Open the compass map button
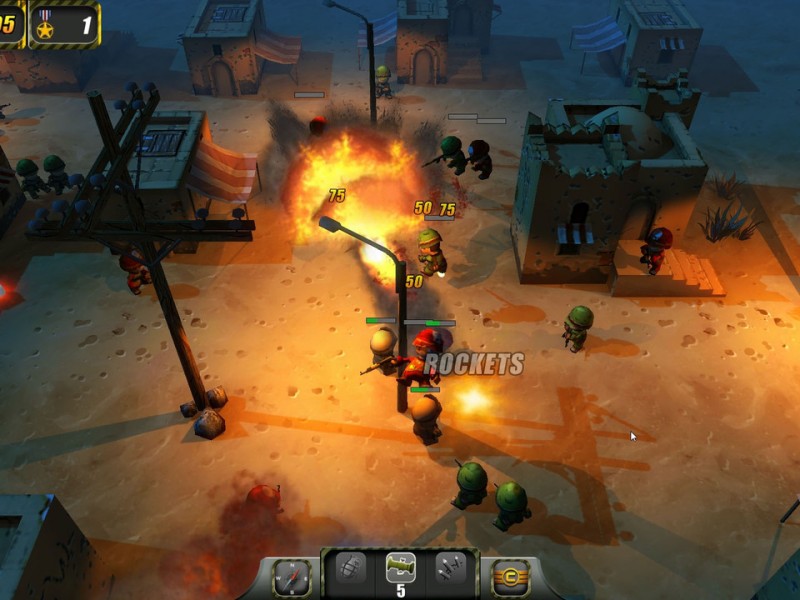Viewport: 800px width, 600px height. point(292,577)
